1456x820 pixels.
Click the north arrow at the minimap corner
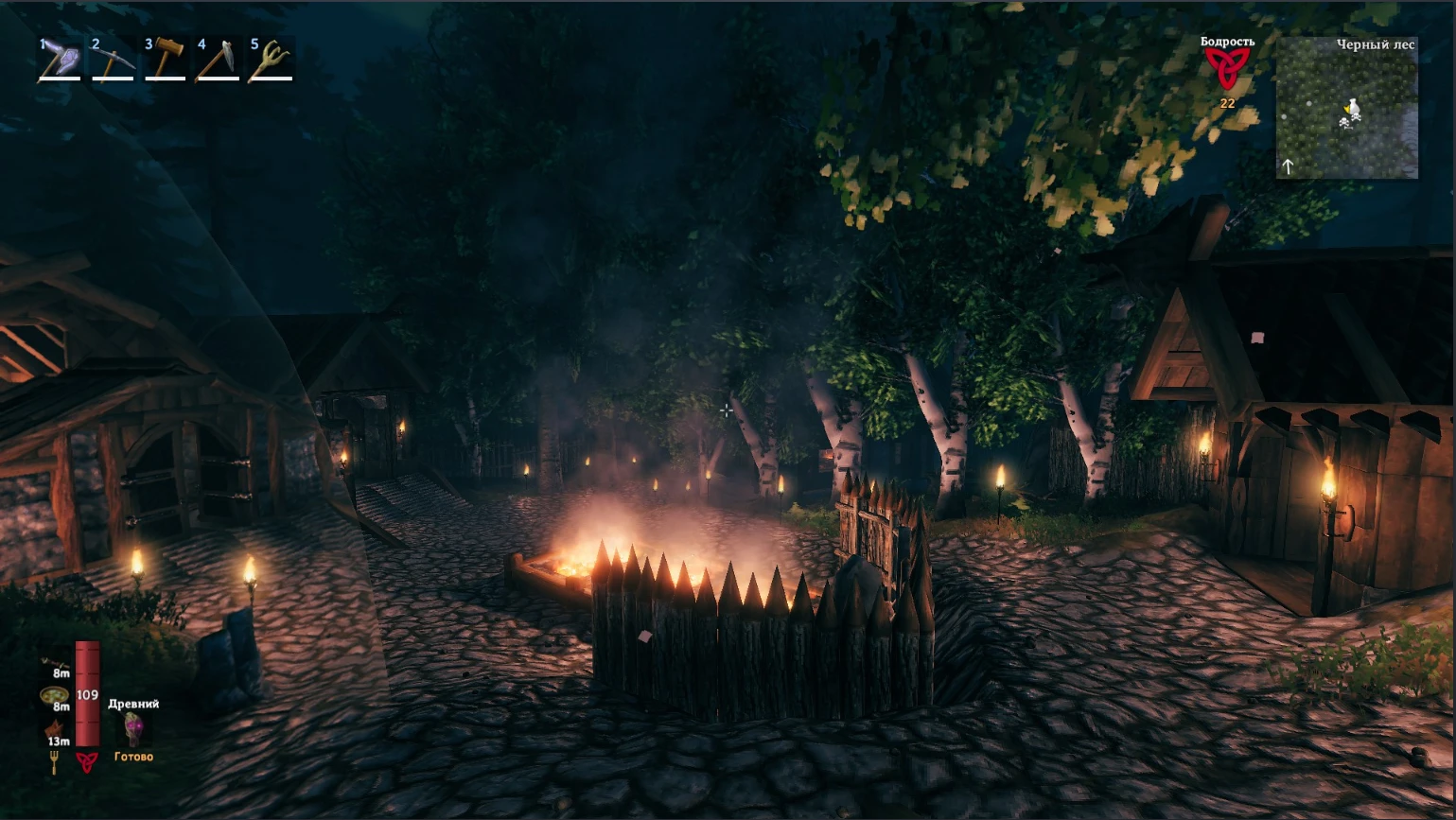tap(1288, 166)
